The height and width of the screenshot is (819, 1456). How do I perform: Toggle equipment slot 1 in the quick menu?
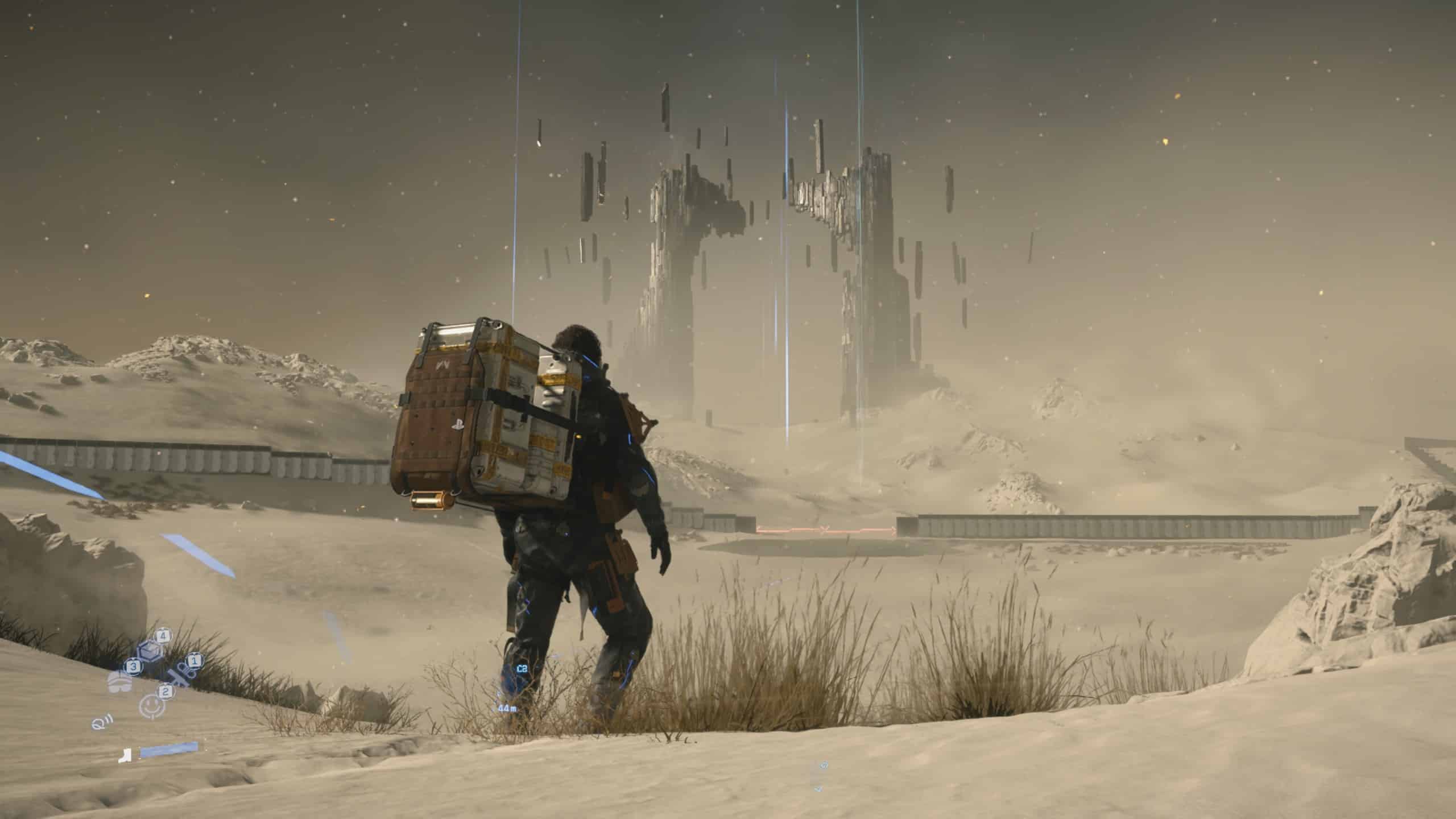point(195,661)
